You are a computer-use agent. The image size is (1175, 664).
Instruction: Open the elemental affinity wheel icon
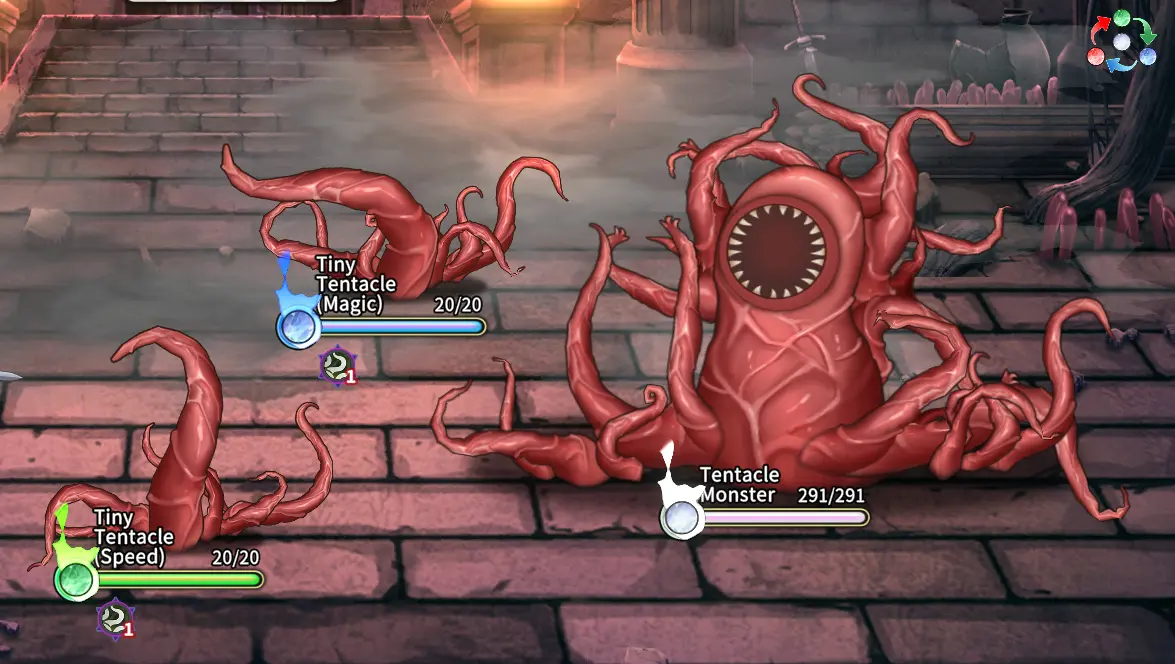click(x=1122, y=41)
